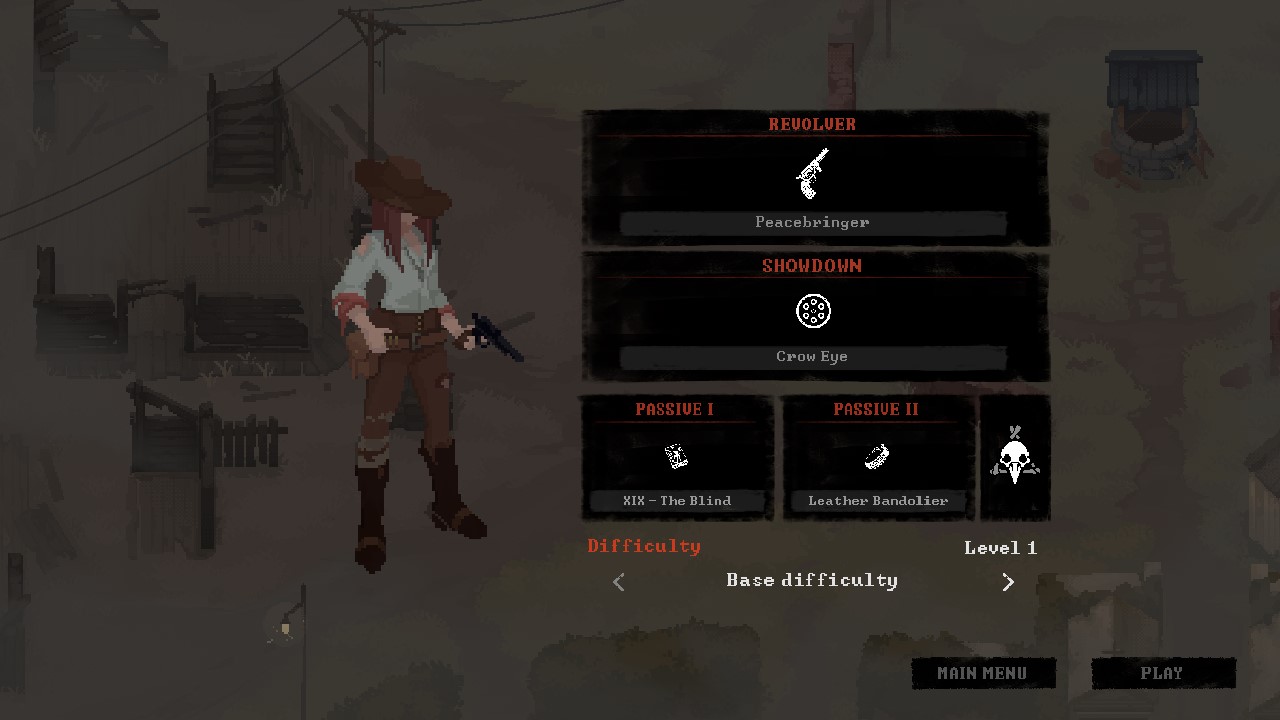Image resolution: width=1280 pixels, height=720 pixels.
Task: Click the pistol icon under REVOLVER header
Action: click(813, 172)
